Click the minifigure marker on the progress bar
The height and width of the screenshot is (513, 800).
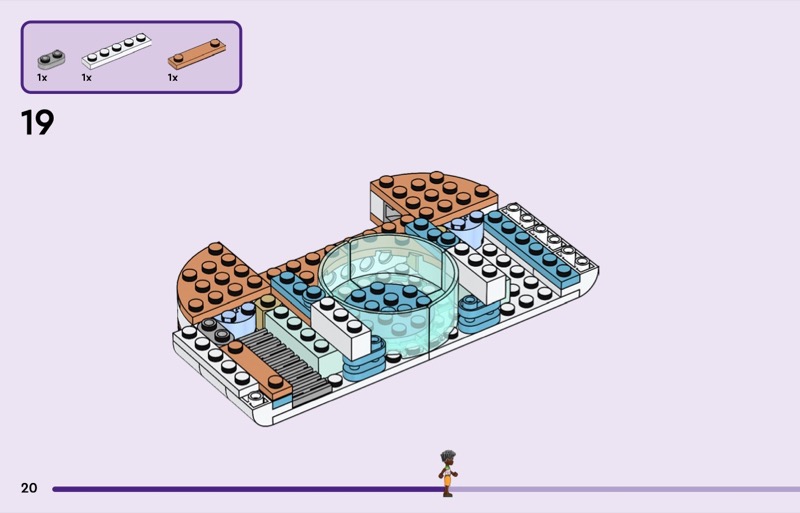[x=446, y=473]
